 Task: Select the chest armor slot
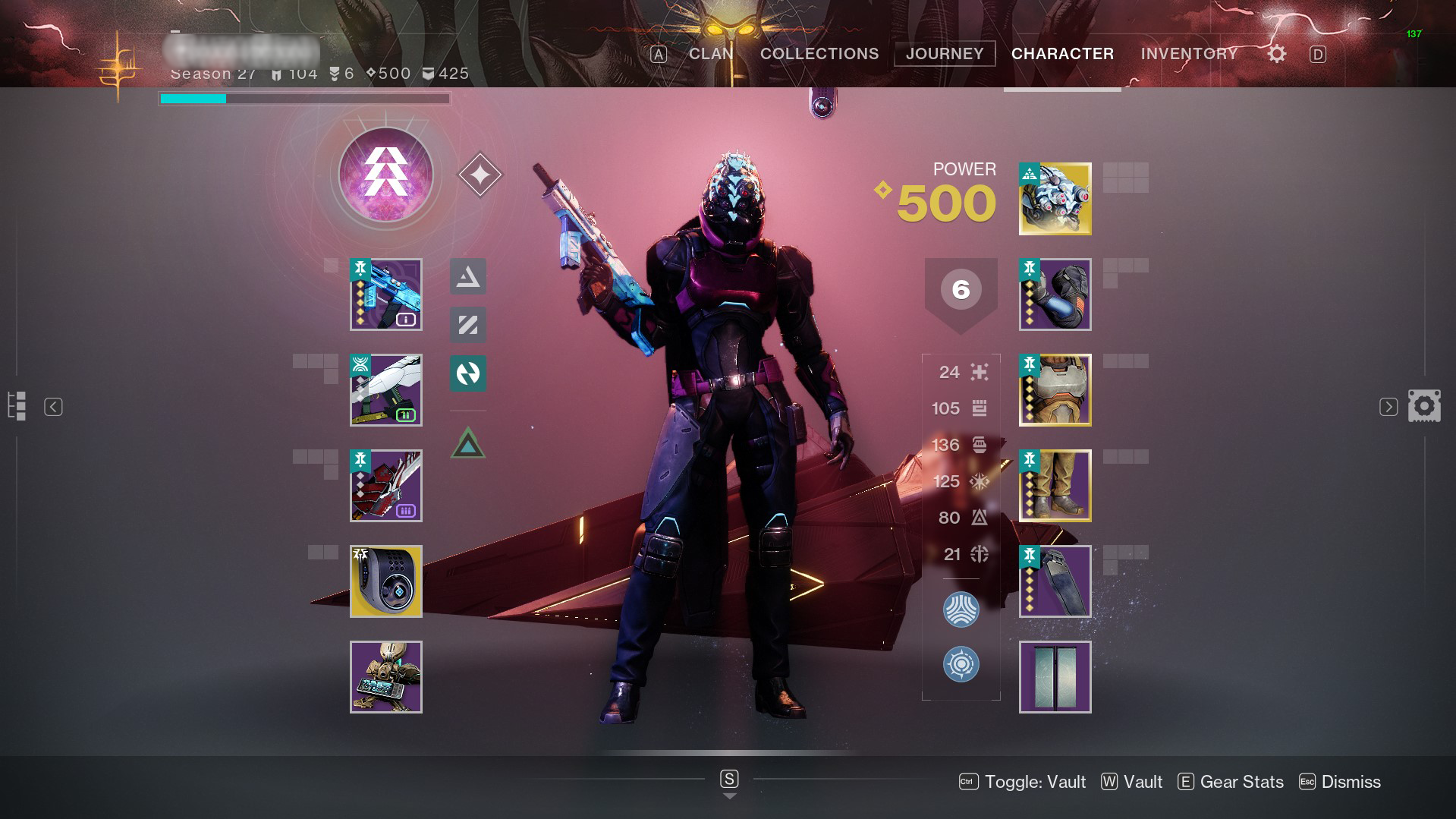[1055, 390]
